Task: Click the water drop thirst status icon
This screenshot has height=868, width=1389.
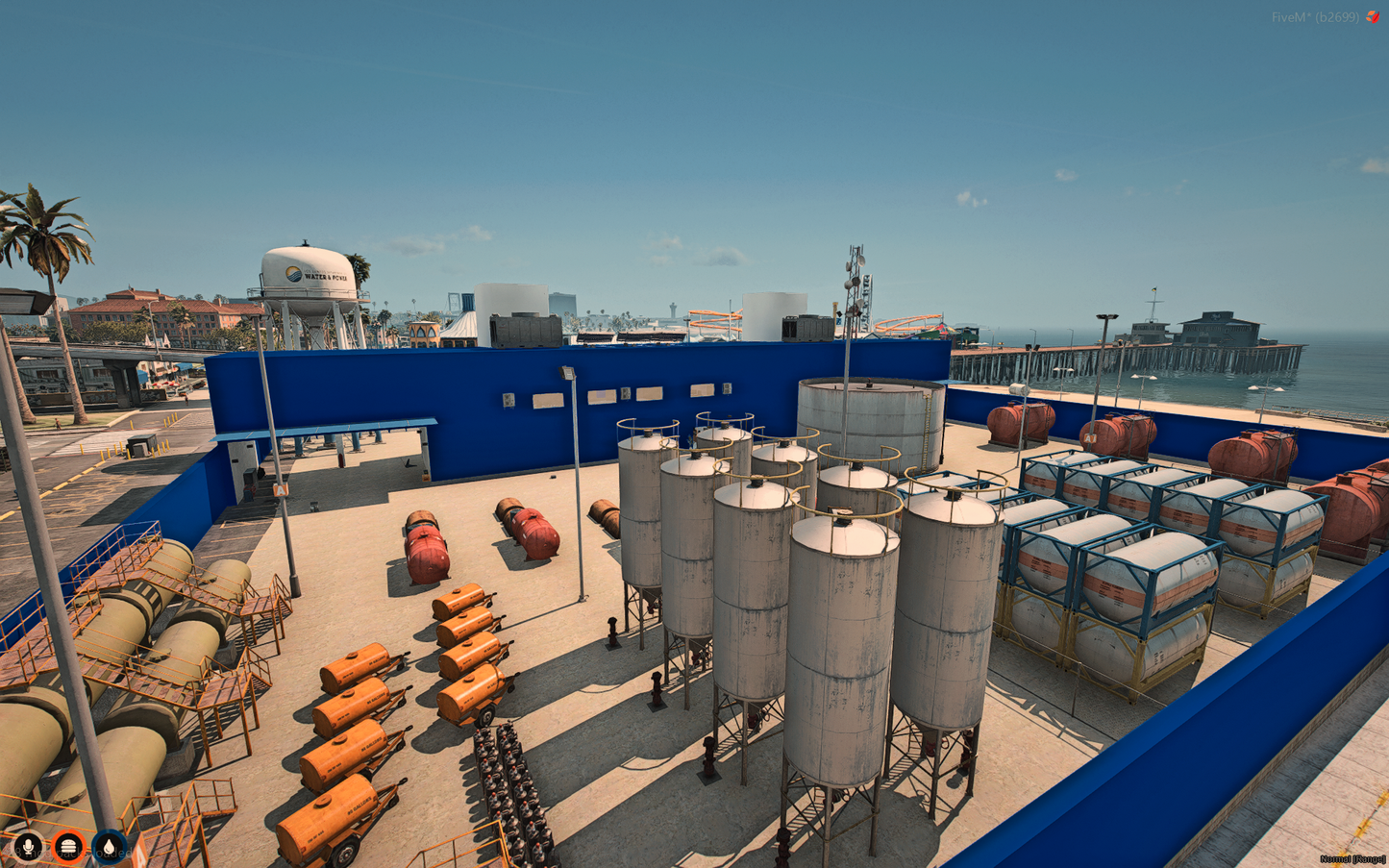Action: coord(109,846)
